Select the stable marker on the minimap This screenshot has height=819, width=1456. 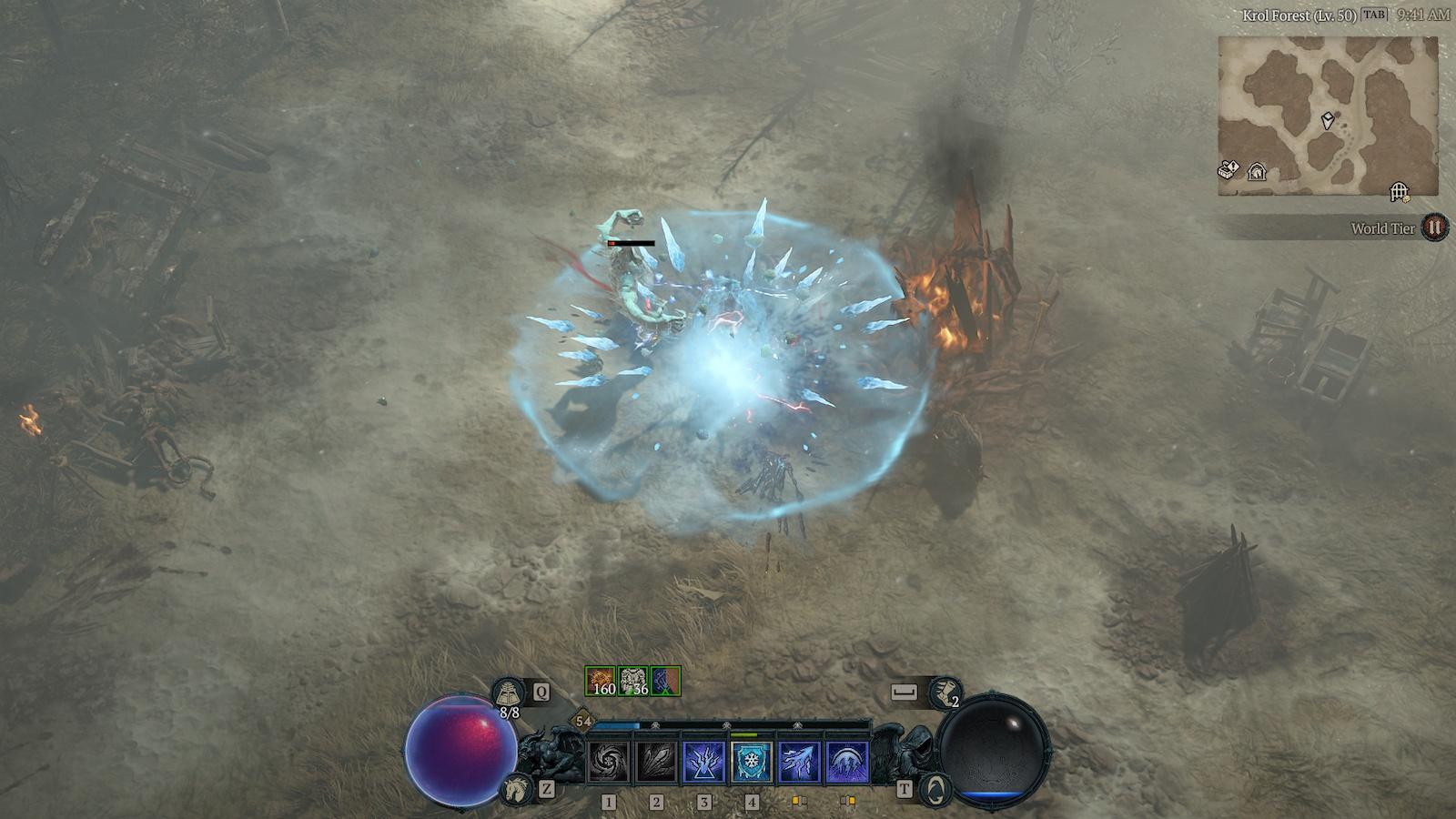coord(1257,171)
